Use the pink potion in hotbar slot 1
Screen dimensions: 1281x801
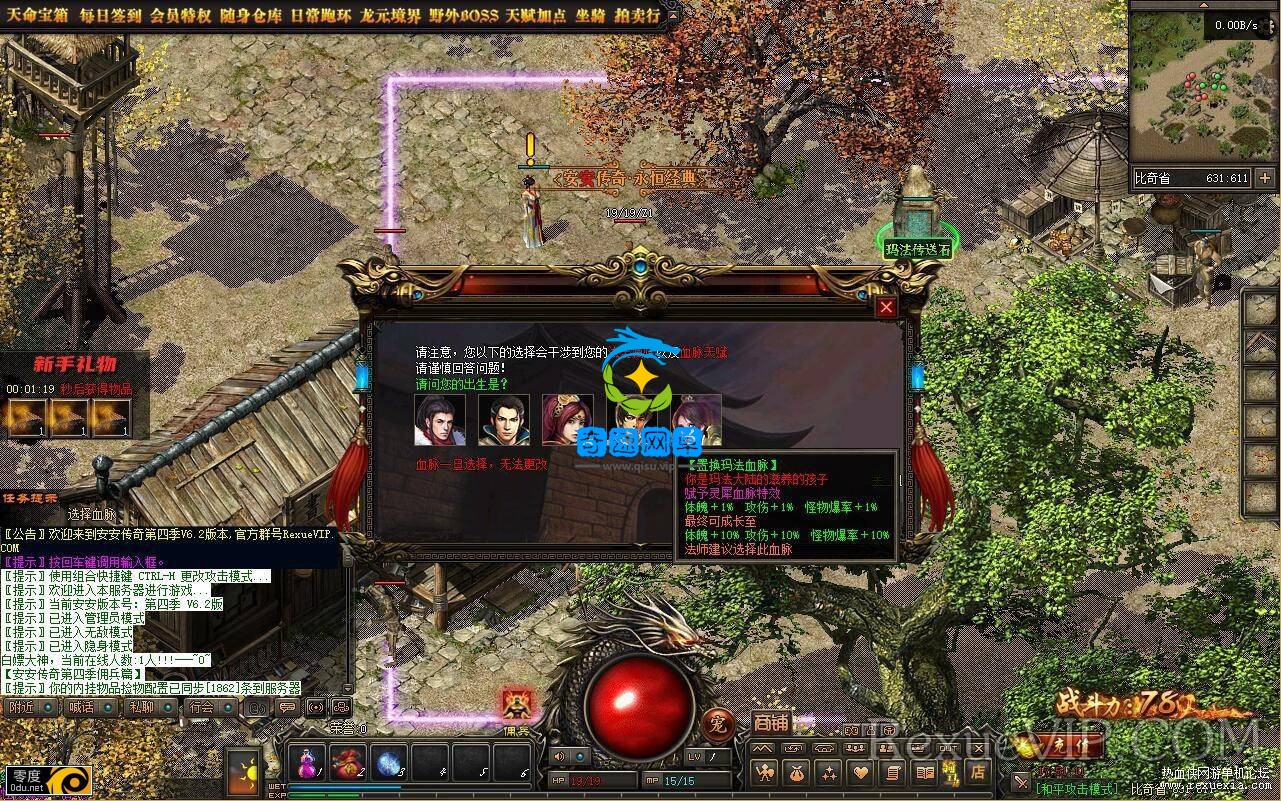(x=306, y=764)
